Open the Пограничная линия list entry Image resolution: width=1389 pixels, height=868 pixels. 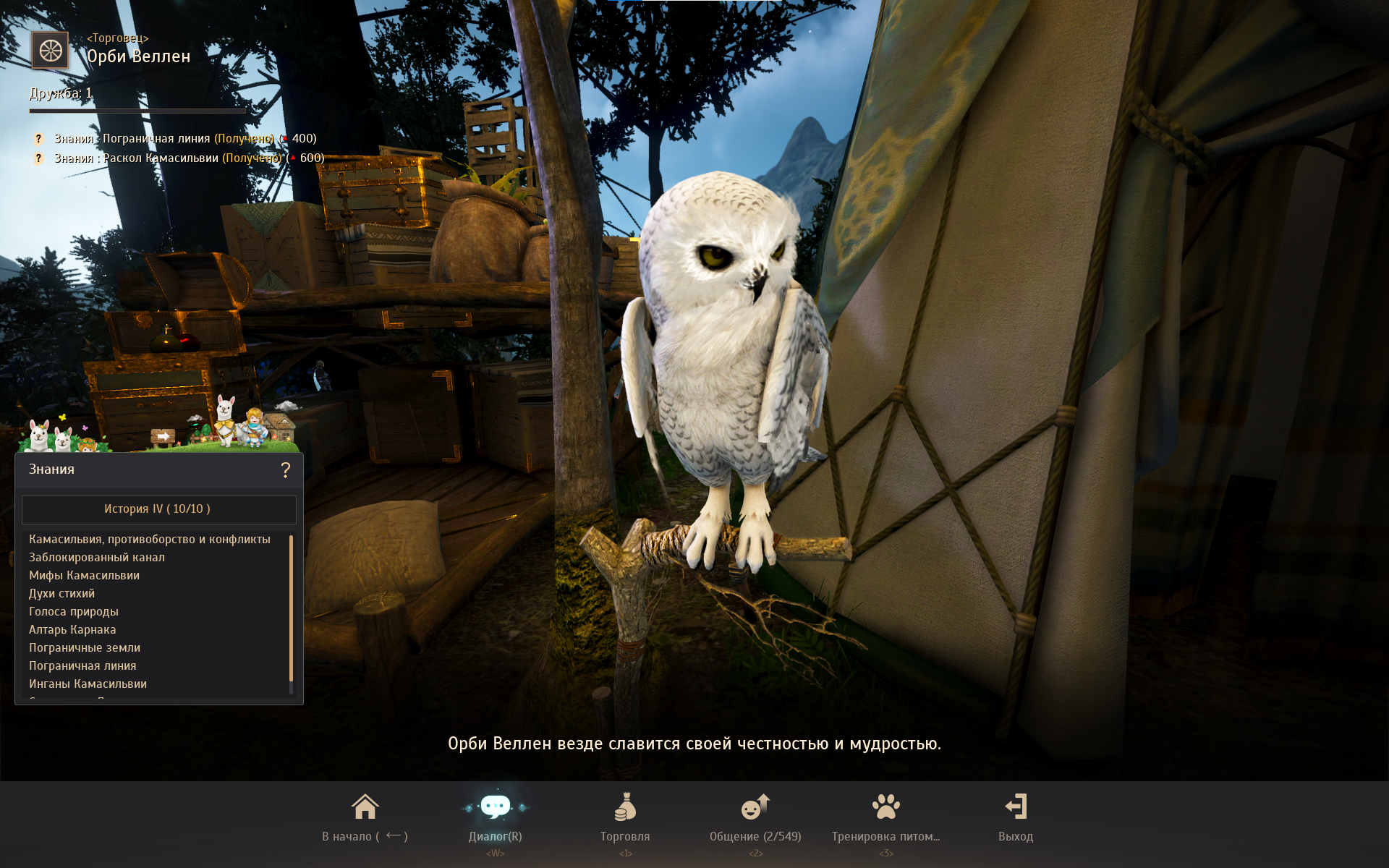[82, 666]
